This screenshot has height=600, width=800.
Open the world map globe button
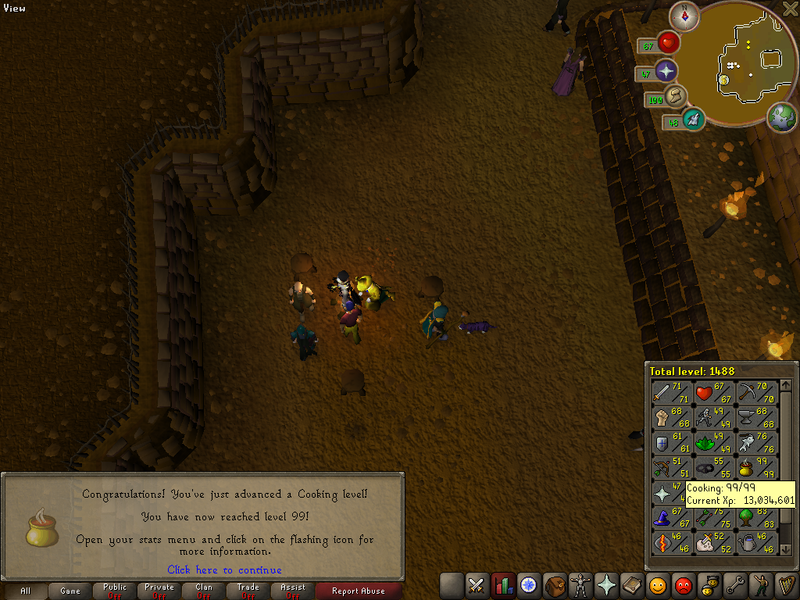coord(782,117)
